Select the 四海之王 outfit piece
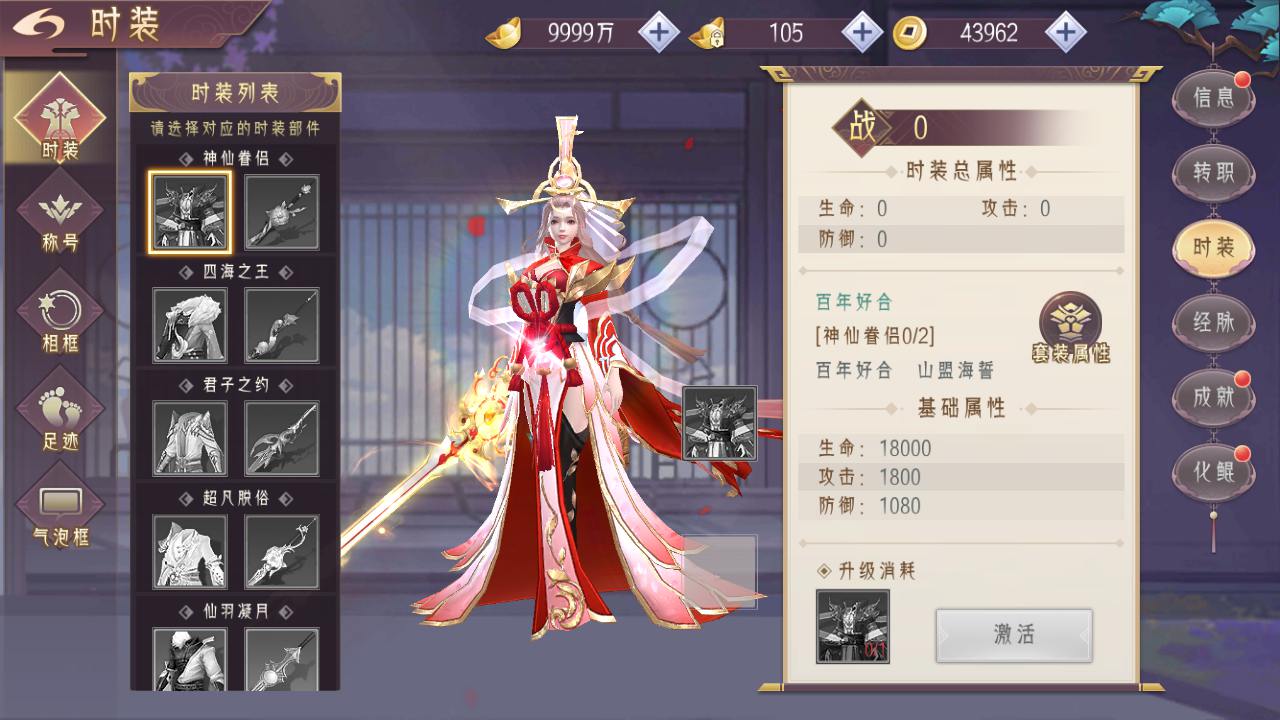Image resolution: width=1280 pixels, height=720 pixels. tap(190, 325)
